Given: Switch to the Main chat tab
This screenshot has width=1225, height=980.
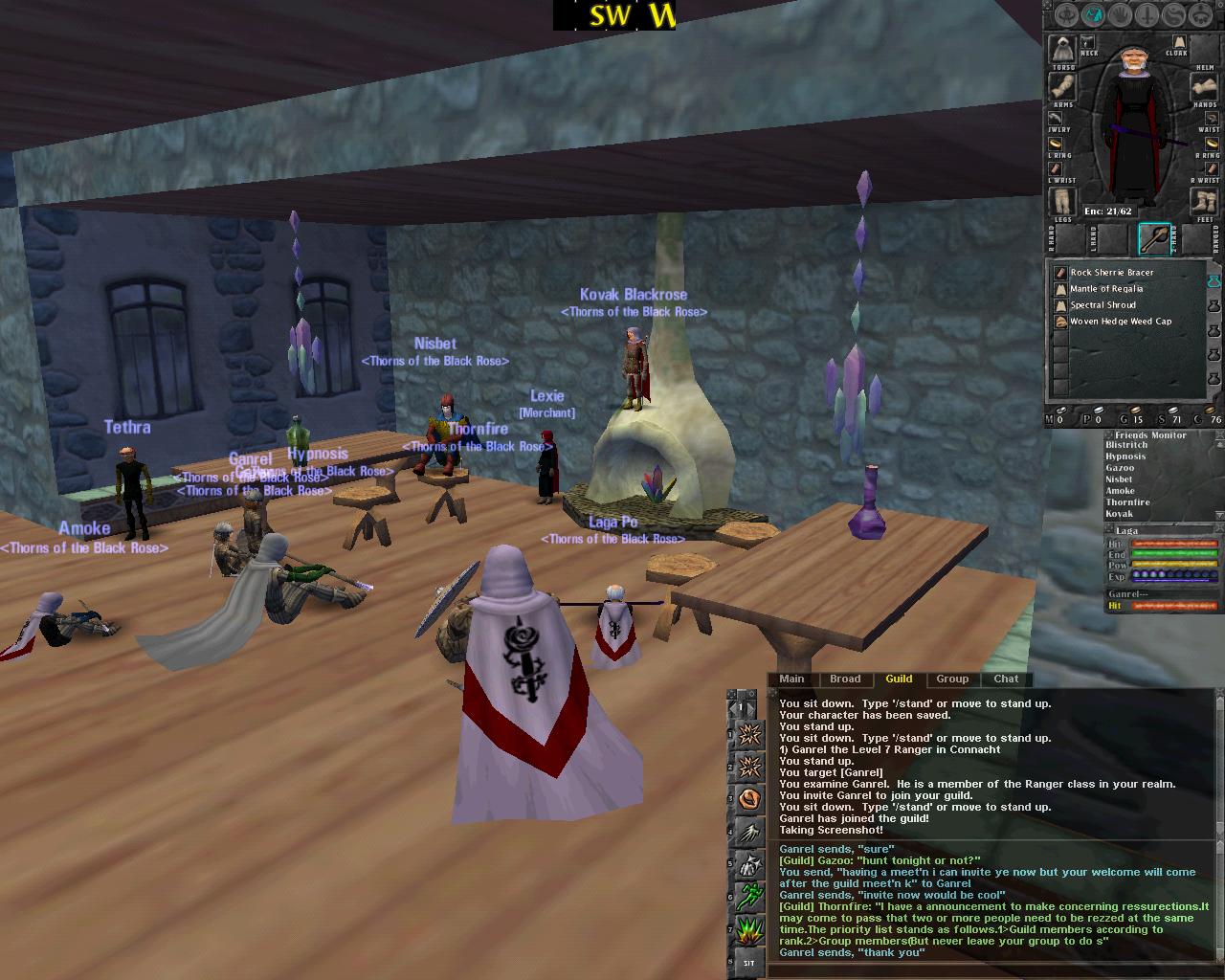Looking at the screenshot, I should coord(791,679).
